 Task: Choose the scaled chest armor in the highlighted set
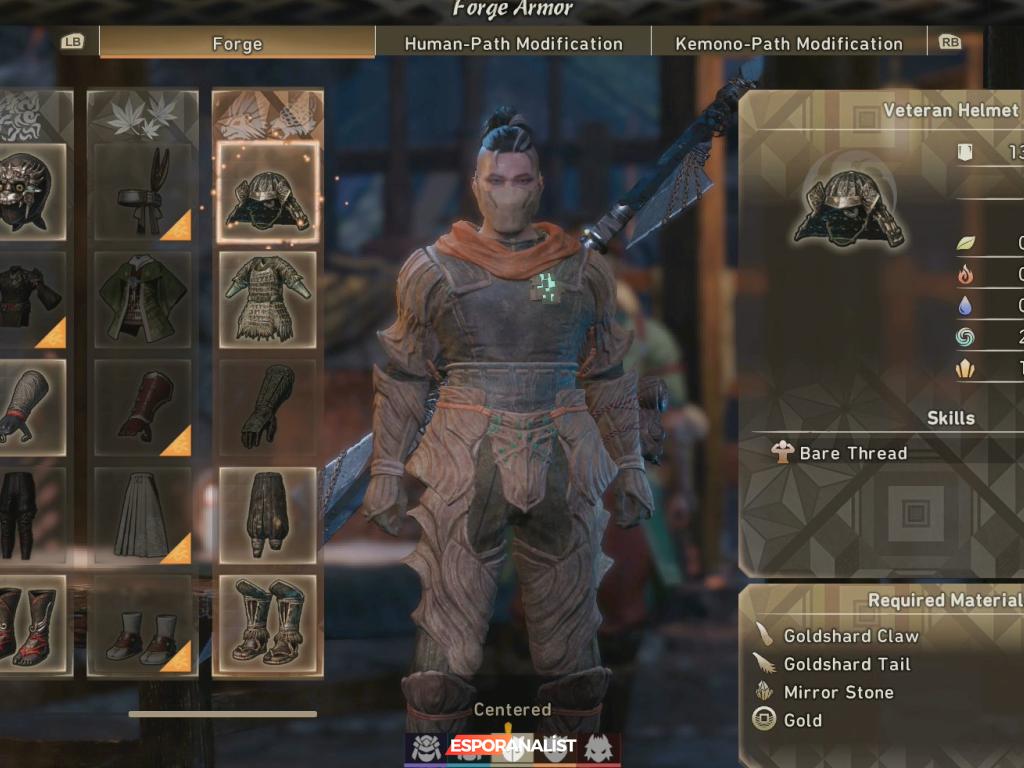[x=267, y=299]
